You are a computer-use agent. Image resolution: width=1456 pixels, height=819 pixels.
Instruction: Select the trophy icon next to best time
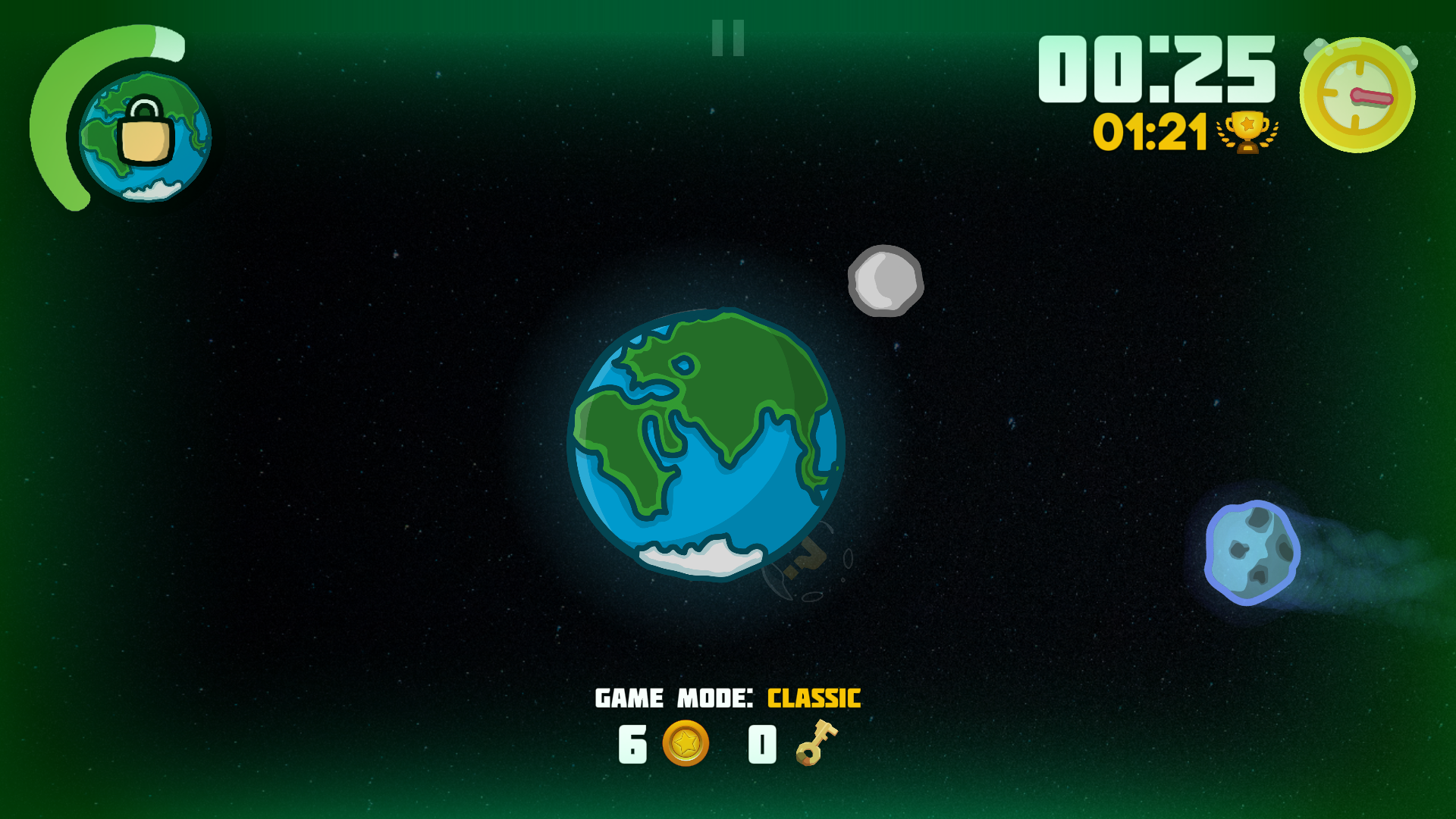[1246, 133]
